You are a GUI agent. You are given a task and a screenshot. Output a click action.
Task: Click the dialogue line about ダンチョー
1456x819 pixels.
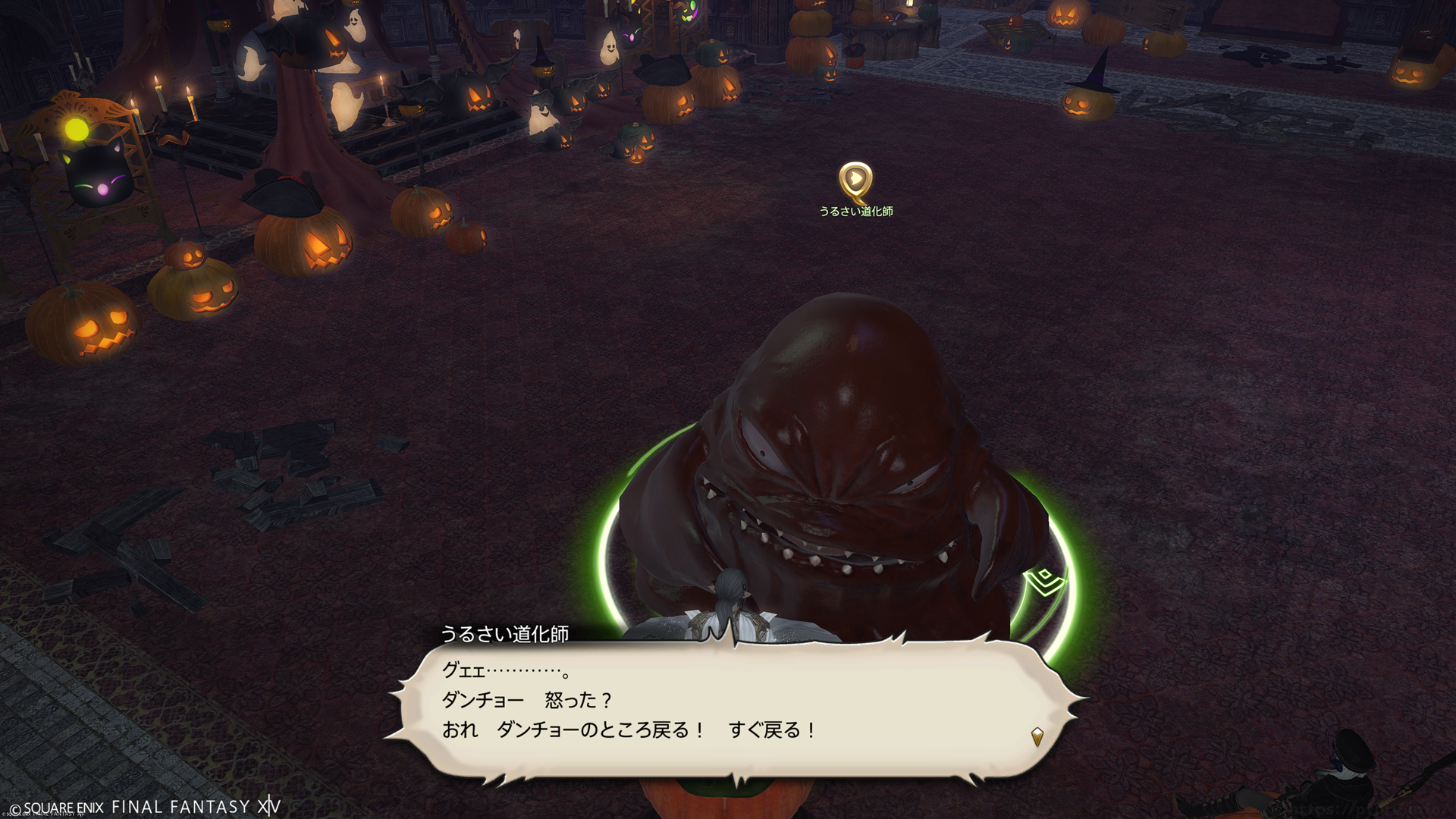click(x=526, y=700)
